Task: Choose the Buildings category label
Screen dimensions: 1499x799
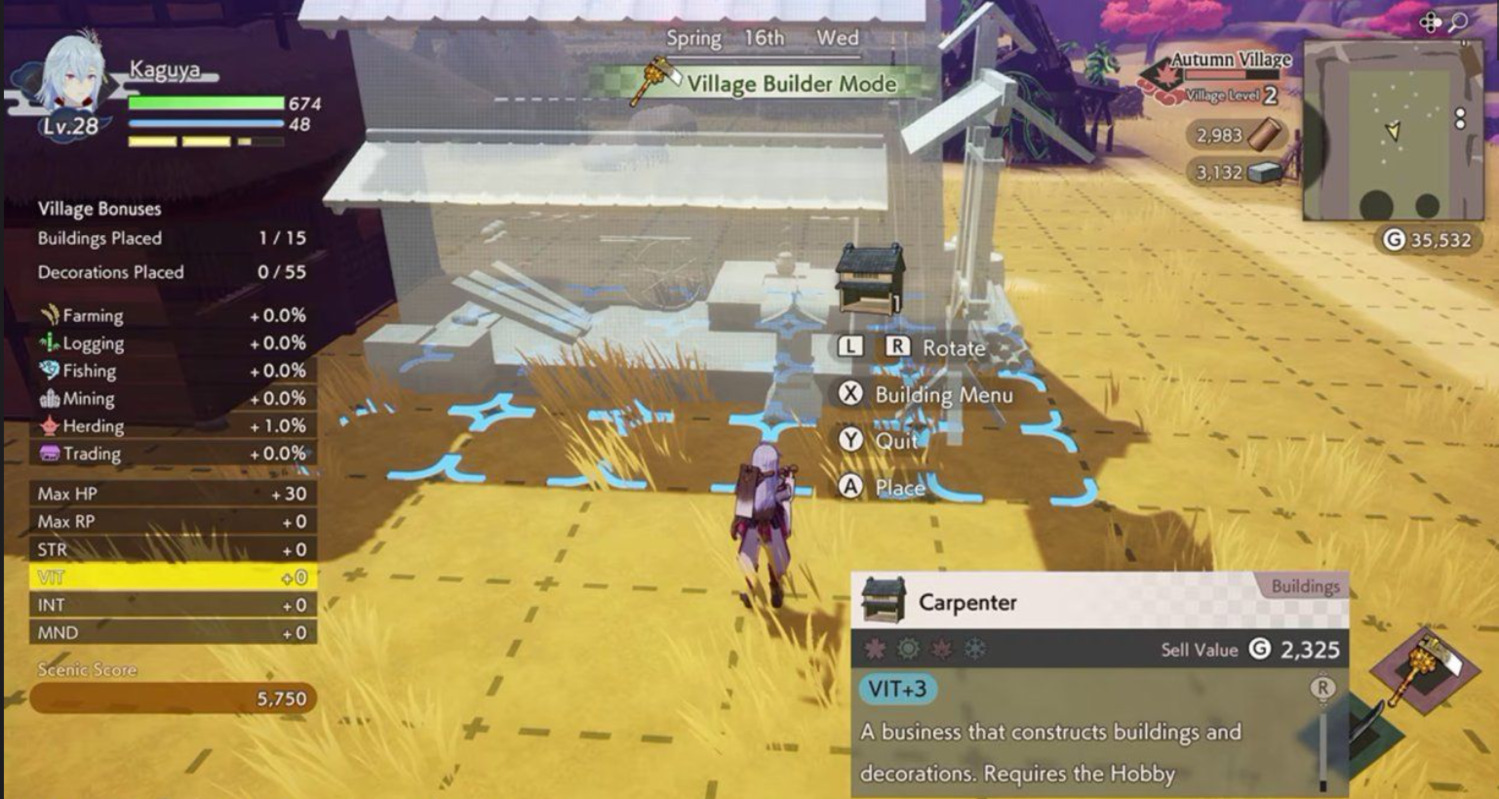Action: click(x=1307, y=587)
